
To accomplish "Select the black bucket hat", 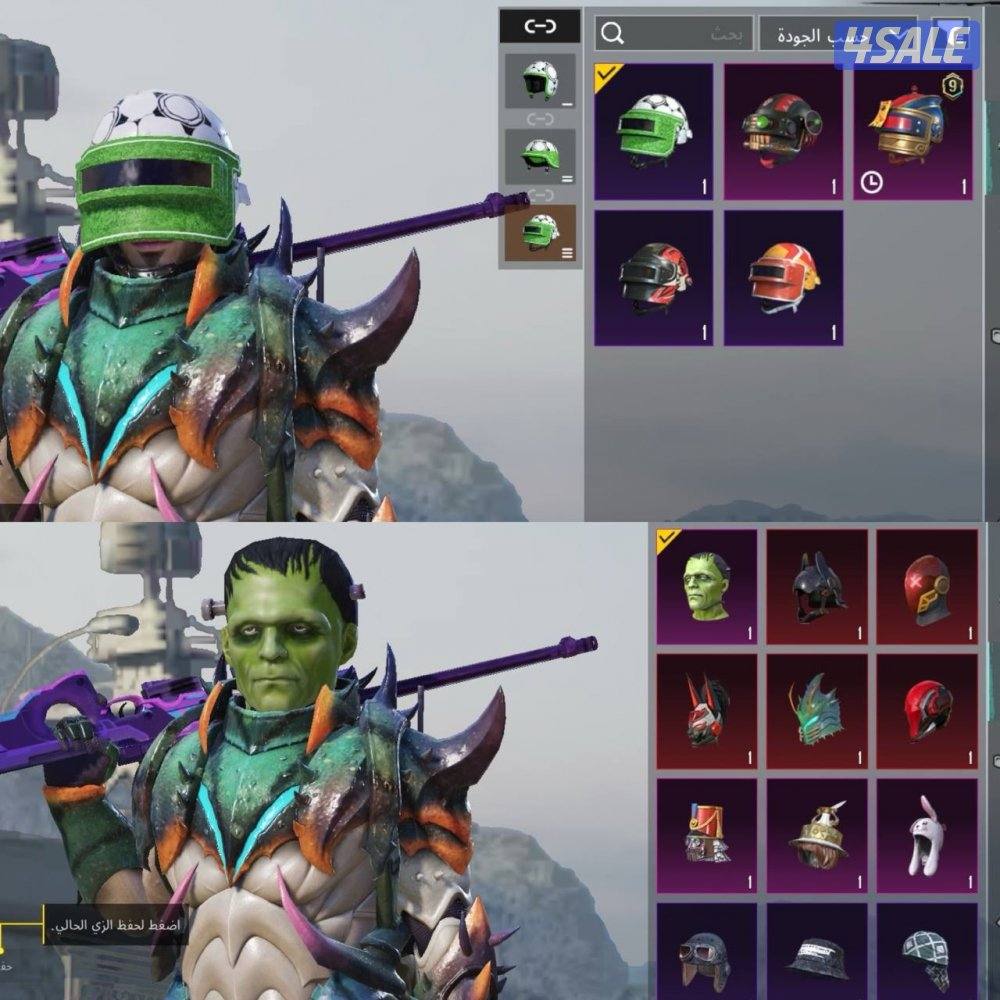I will 817,951.
